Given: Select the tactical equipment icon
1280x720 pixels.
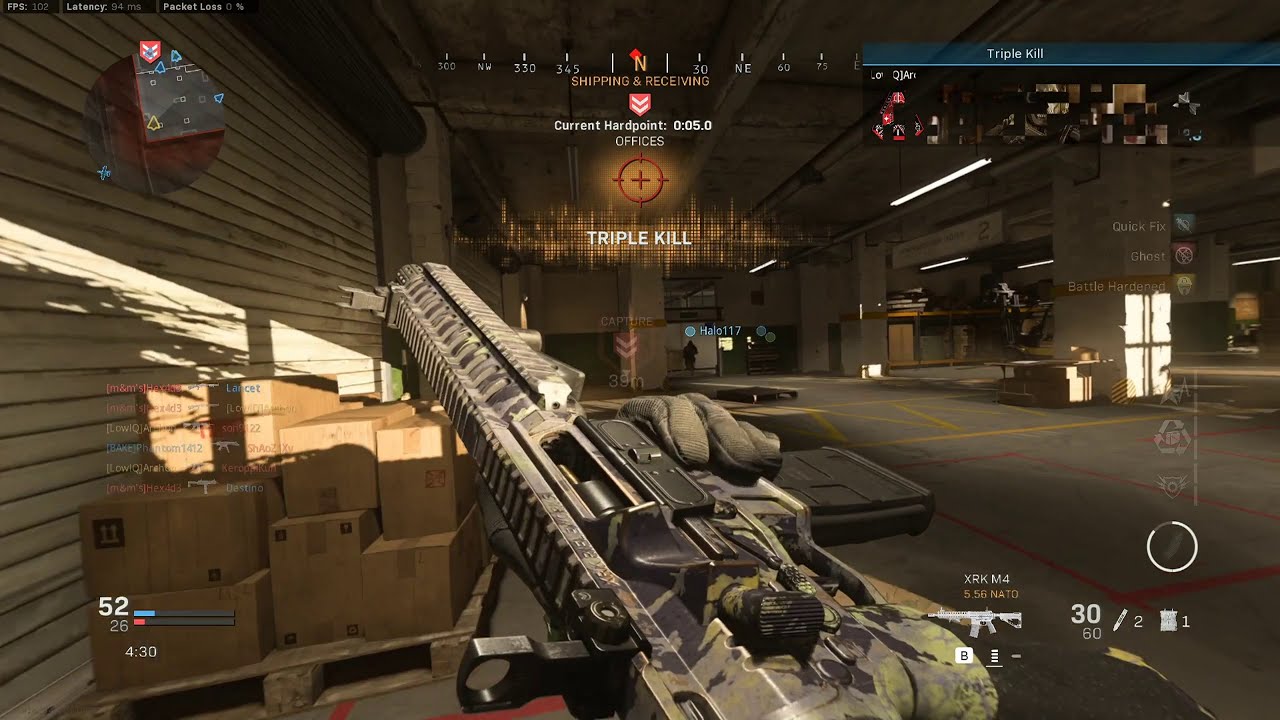Looking at the screenshot, I should (1168, 621).
